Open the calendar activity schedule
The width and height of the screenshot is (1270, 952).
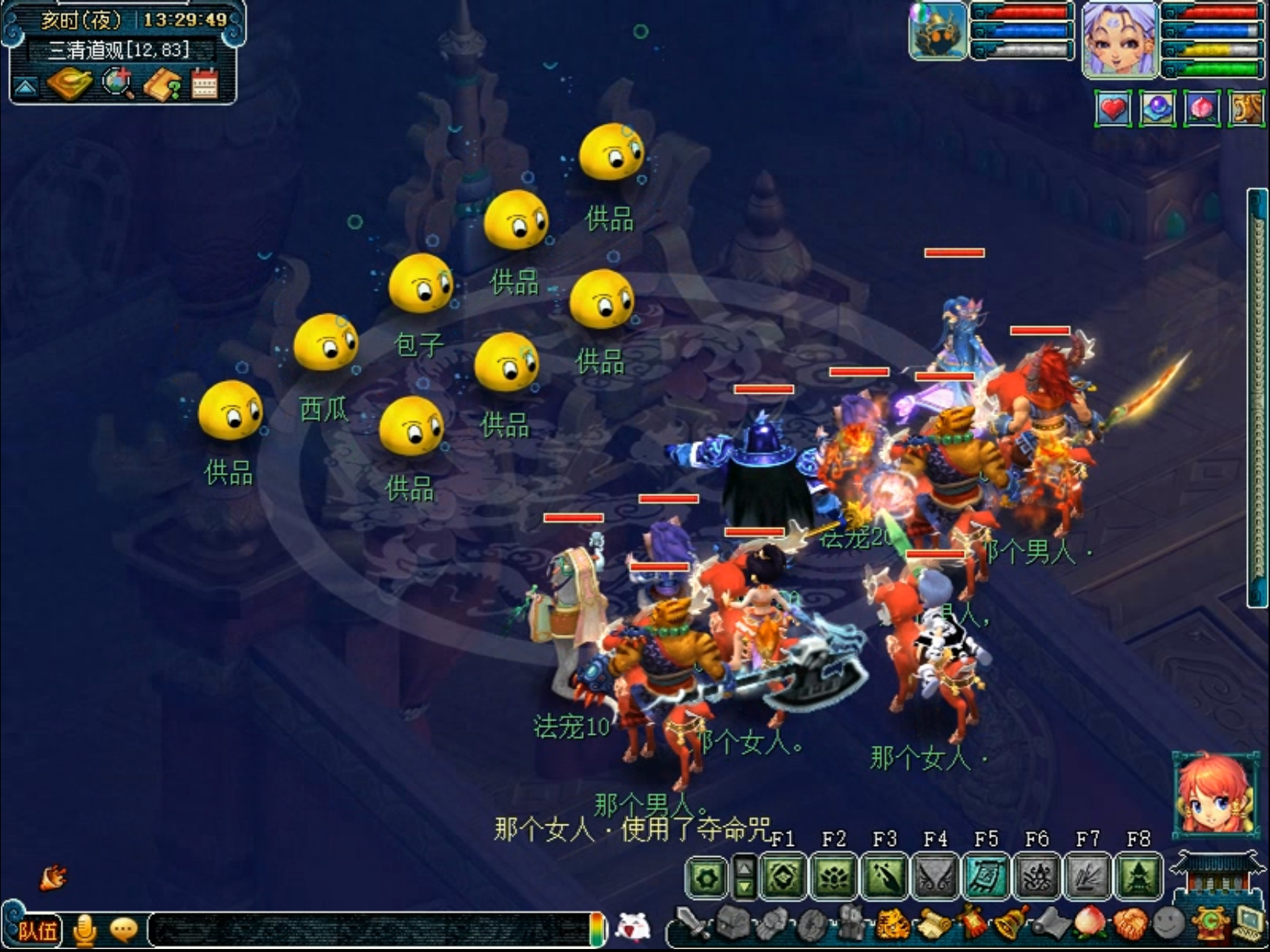205,84
